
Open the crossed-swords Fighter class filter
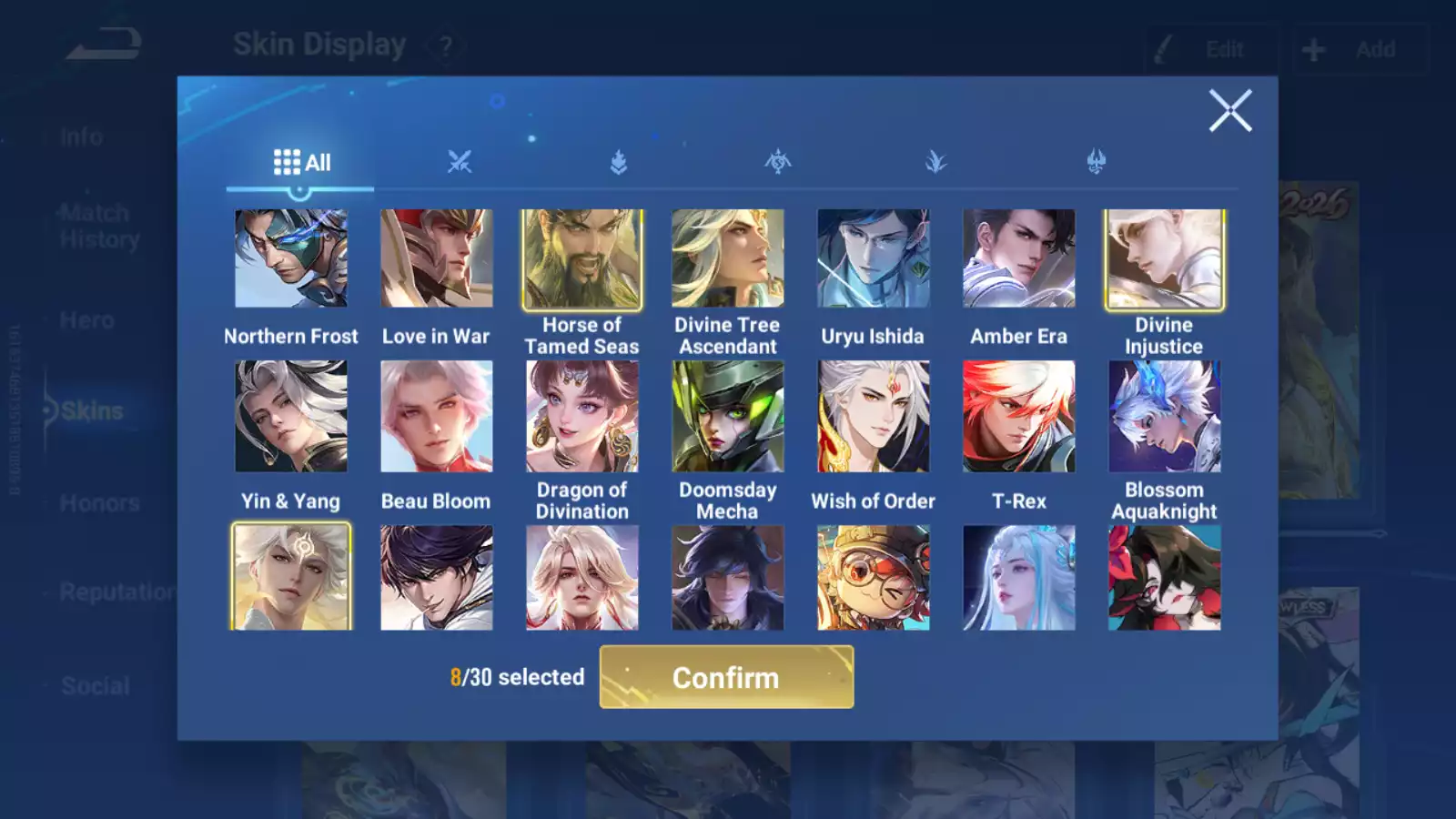(x=460, y=162)
